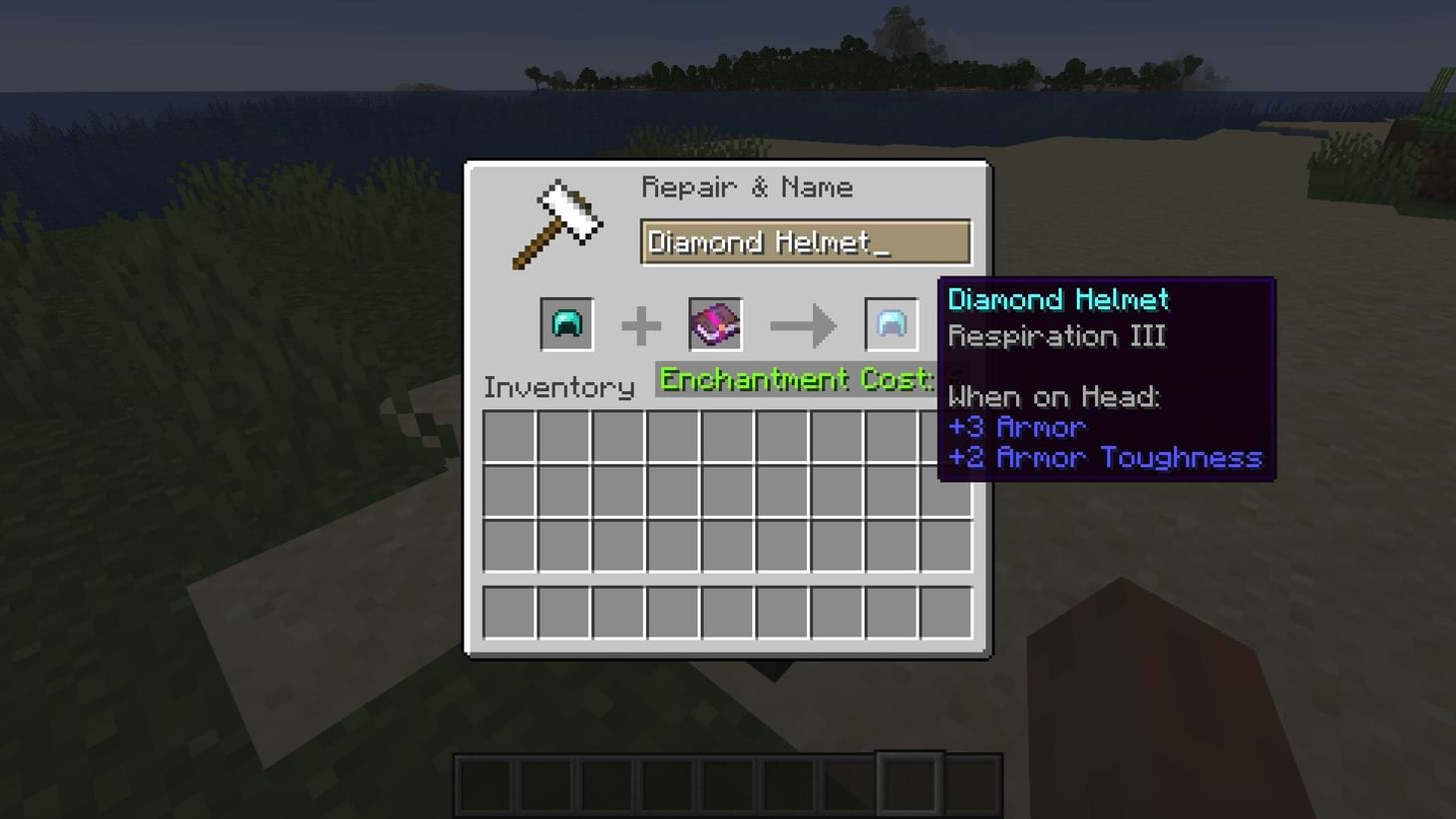
Task: Click the Inventory label on the anvil screen
Action: point(558,387)
